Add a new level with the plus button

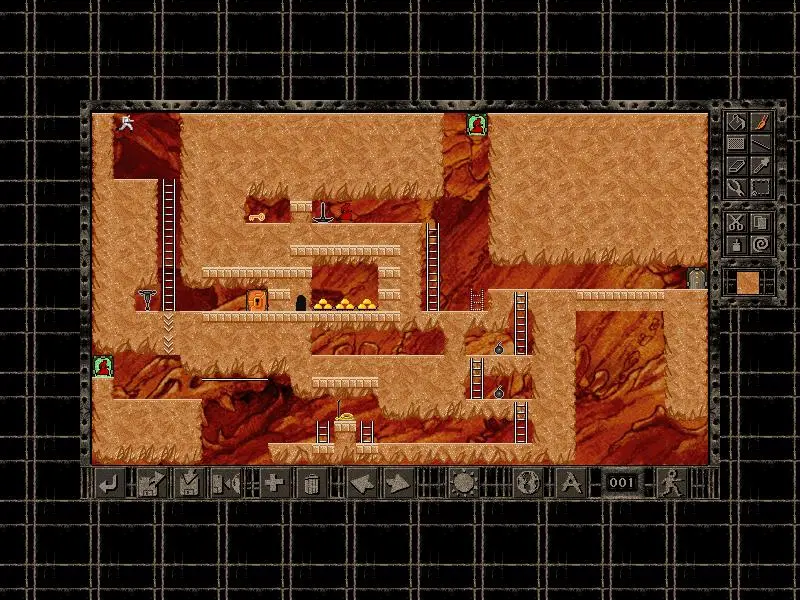coord(273,484)
